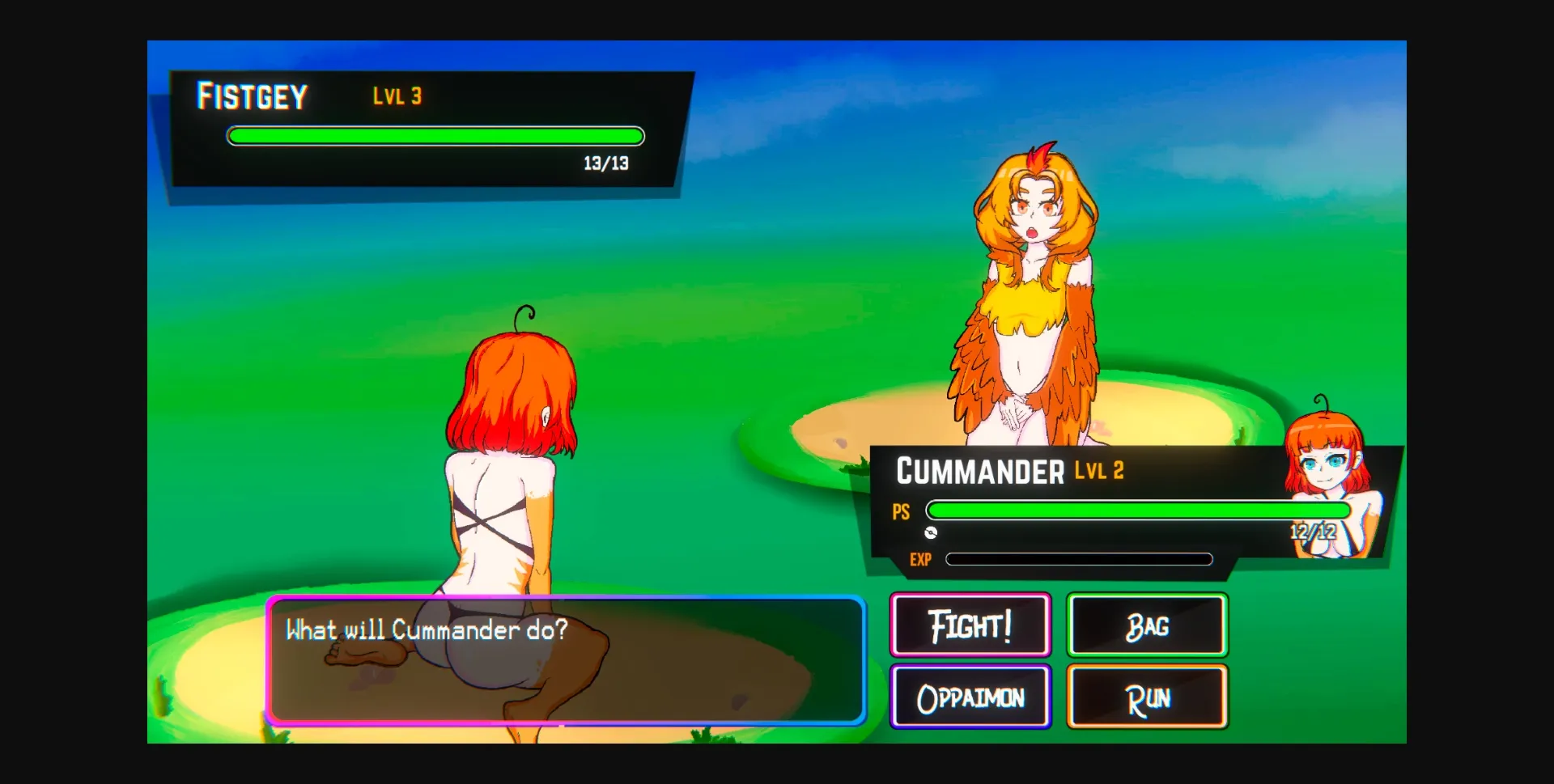Click the Cummander name label
Screen dimensions: 1554x784
point(982,471)
